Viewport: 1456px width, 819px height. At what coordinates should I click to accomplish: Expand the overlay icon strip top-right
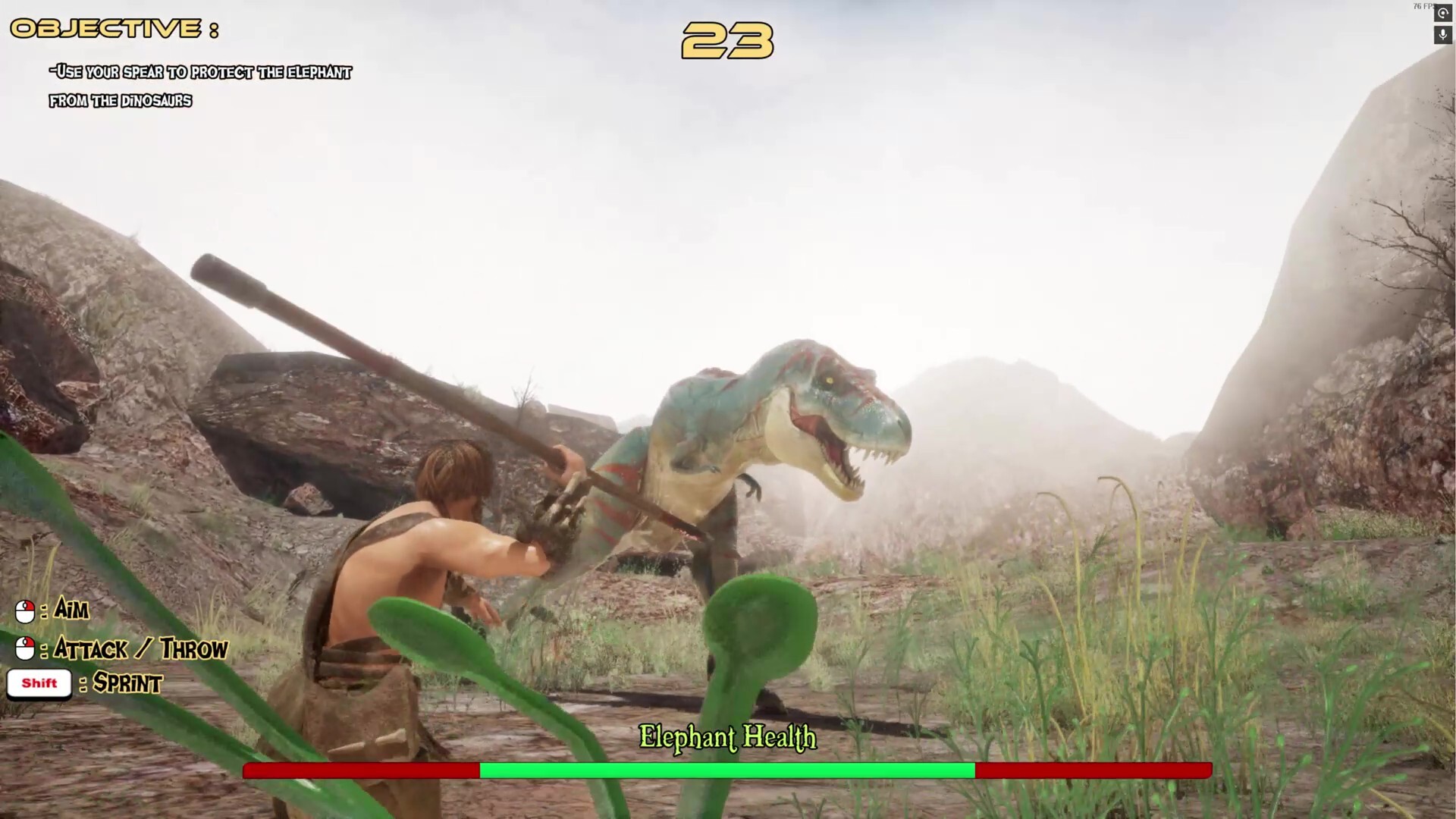[1442, 23]
